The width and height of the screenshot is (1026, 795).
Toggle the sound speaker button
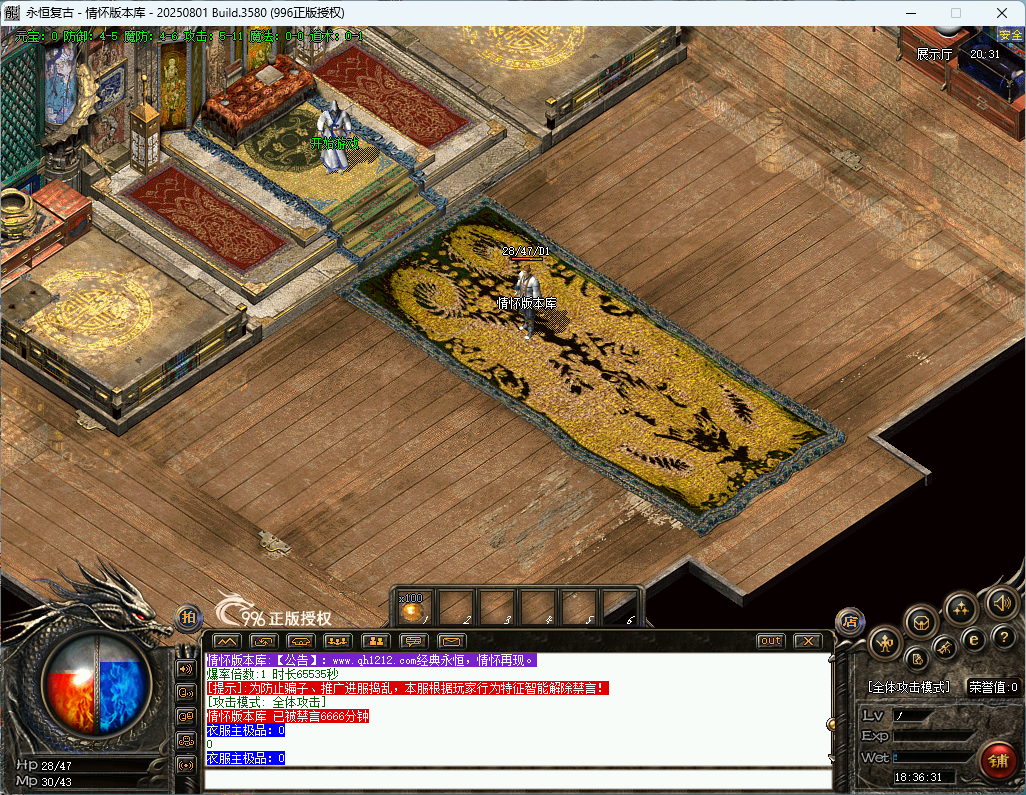1001,602
